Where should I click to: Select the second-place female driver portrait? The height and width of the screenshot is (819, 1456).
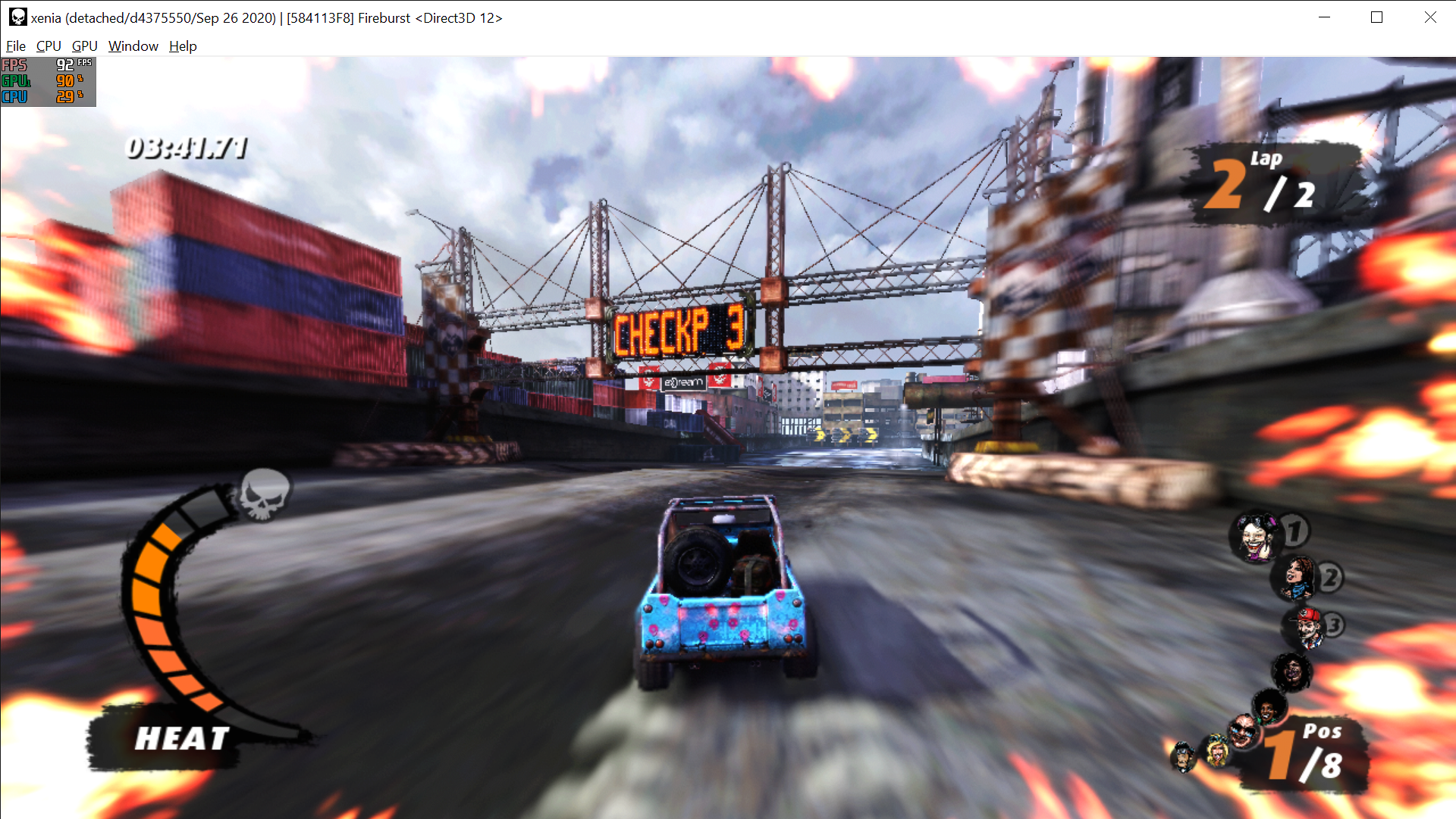[x=1299, y=578]
